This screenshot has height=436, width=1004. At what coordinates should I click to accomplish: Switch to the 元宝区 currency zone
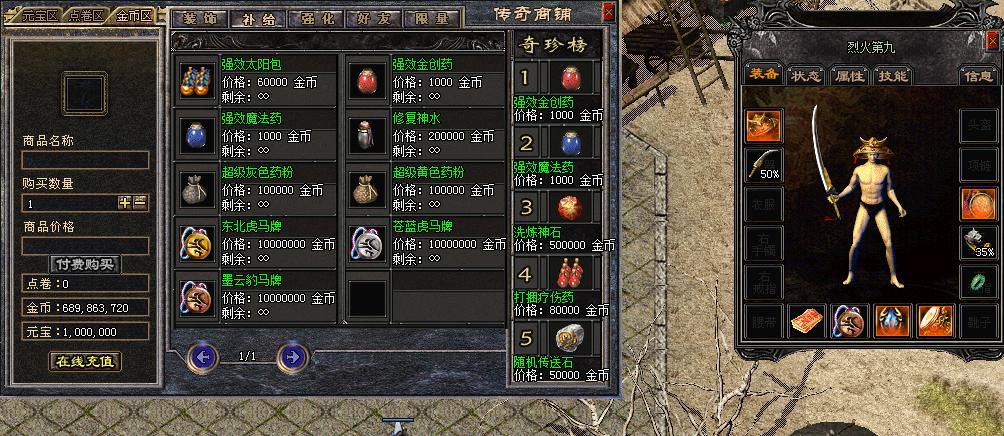click(39, 17)
